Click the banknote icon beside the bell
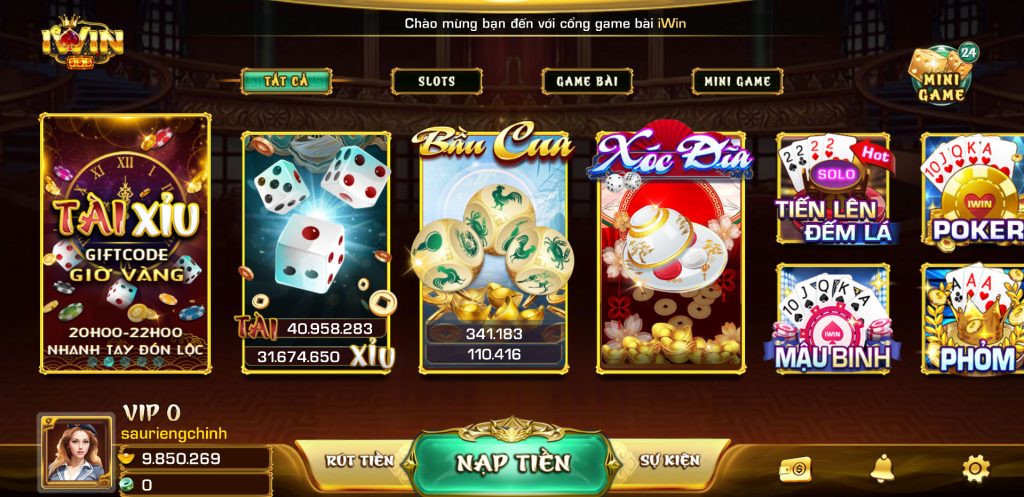 796,468
